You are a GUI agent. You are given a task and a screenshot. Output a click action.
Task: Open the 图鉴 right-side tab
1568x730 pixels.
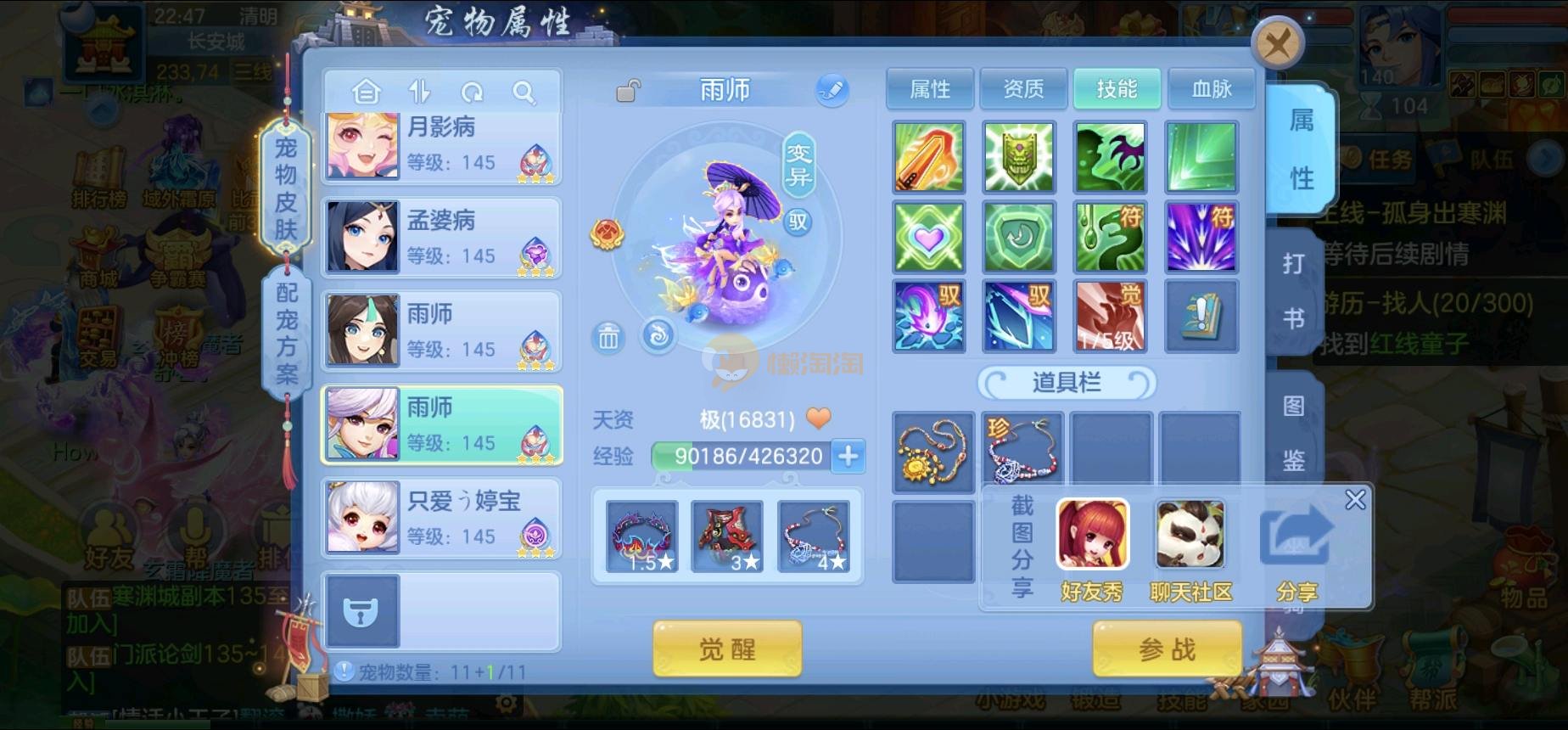(x=1293, y=433)
